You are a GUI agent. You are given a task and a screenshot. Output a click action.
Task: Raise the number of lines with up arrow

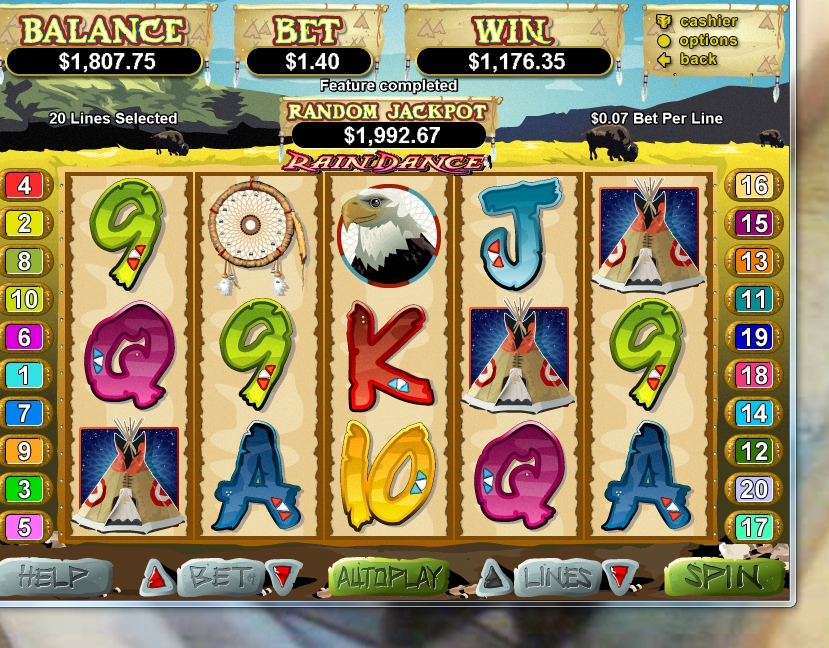coord(491,576)
